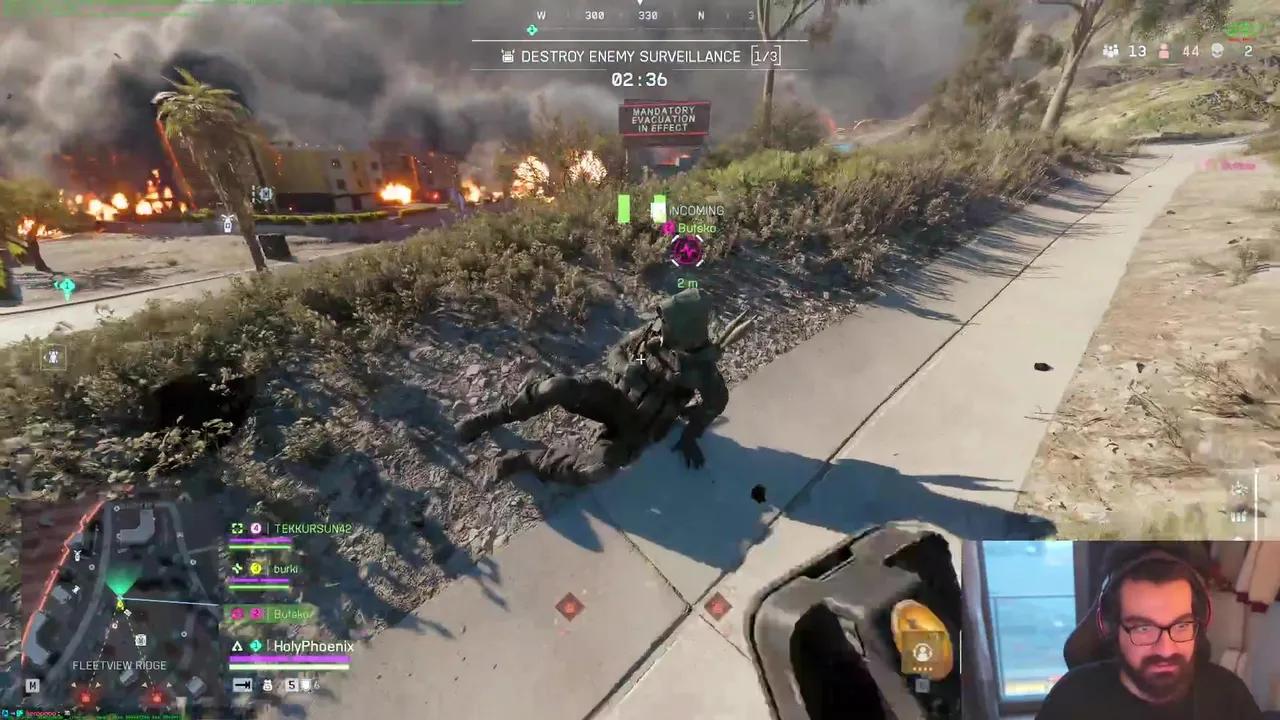The width and height of the screenshot is (1280, 720).
Task: Toggle burki's yellow squad number marker
Action: point(256,568)
